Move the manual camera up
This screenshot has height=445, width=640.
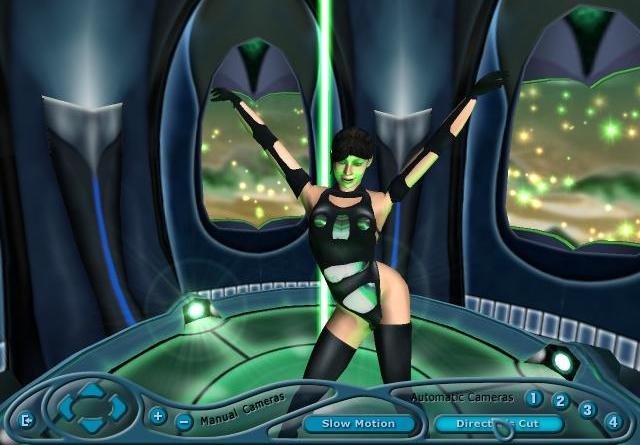[x=91, y=388]
